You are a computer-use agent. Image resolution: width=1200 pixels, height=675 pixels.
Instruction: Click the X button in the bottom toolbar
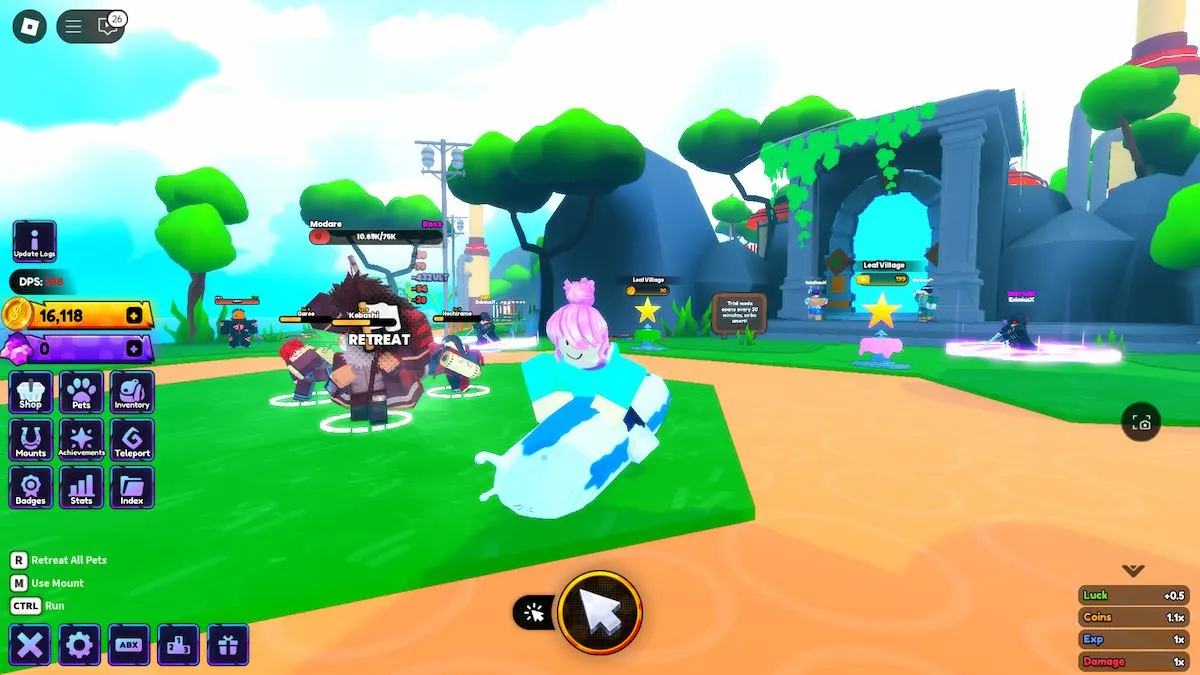click(x=30, y=645)
